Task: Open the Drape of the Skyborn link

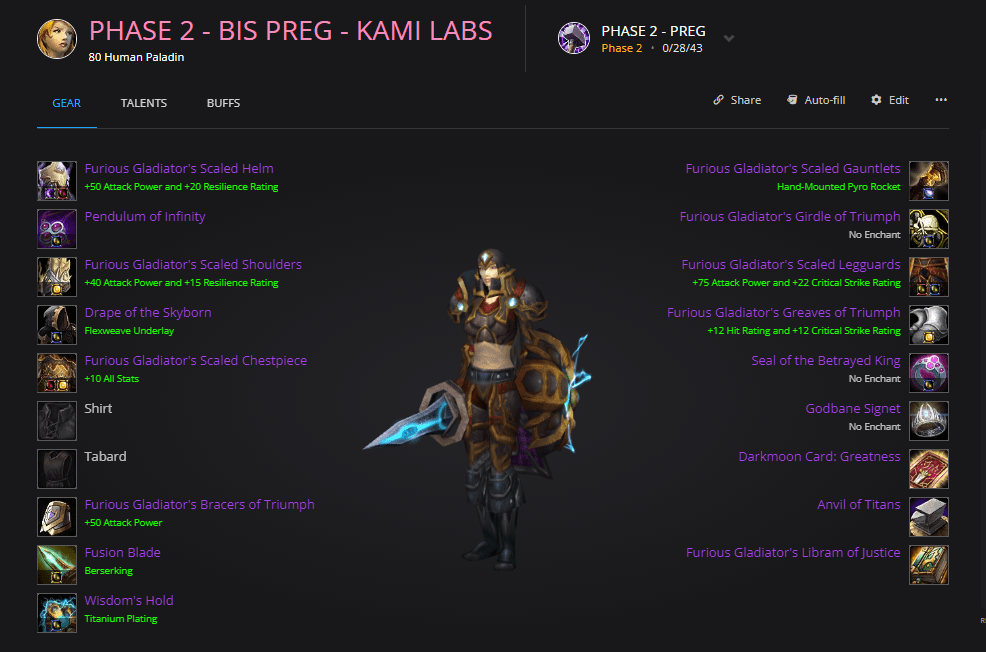Action: 148,313
